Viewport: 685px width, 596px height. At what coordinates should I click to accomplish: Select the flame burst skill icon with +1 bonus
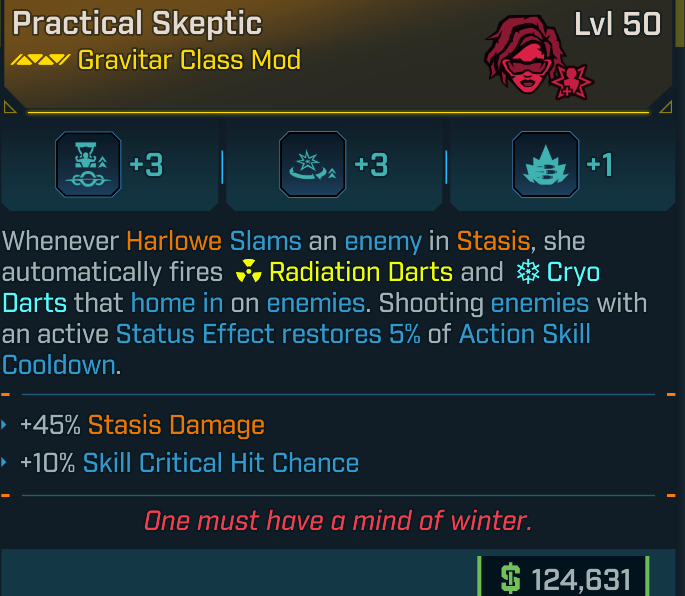543,166
